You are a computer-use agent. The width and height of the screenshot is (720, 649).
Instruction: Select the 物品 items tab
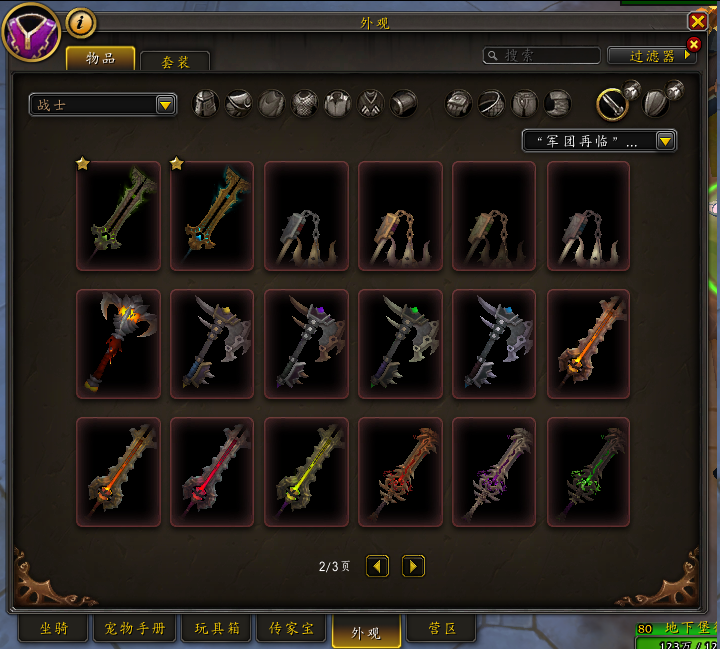coord(100,58)
